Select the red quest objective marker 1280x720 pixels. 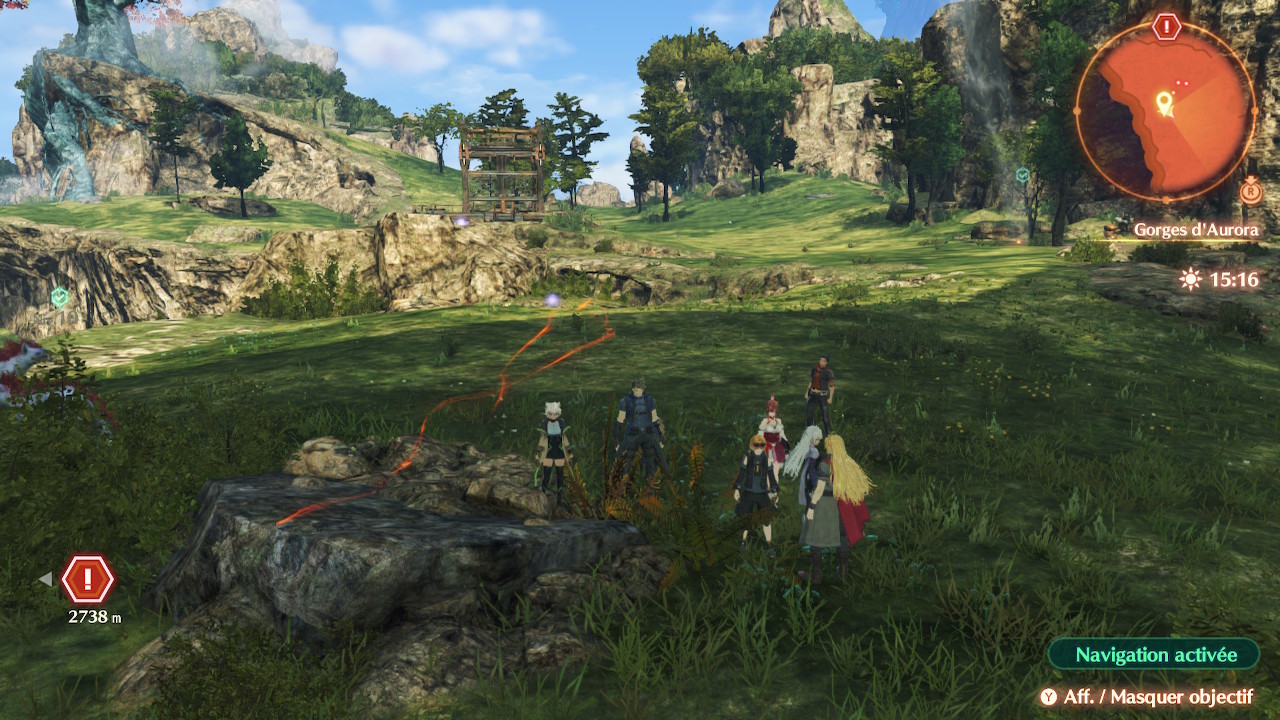88,579
